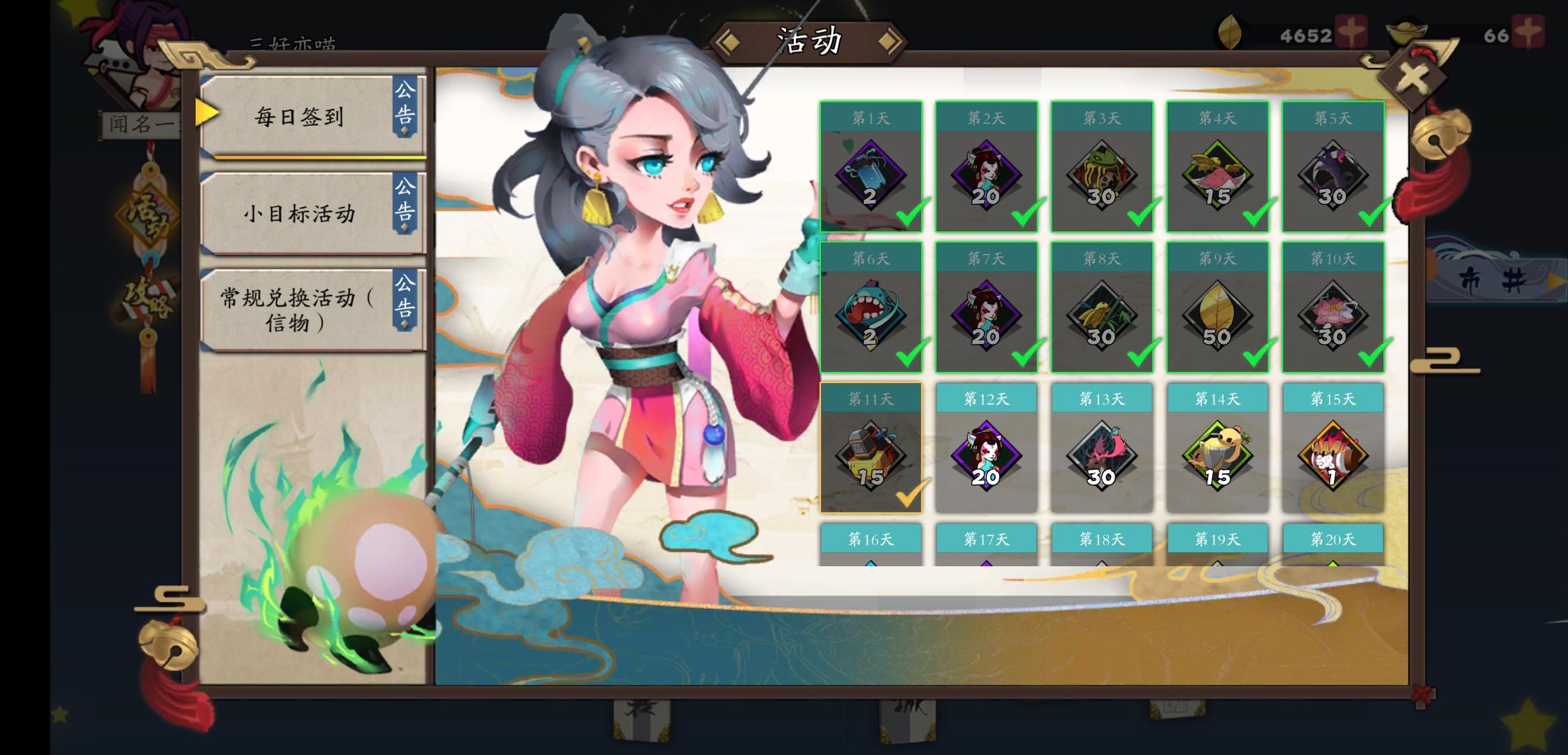Click the 第13天 reward tile
The height and width of the screenshot is (755, 1568).
click(1102, 454)
